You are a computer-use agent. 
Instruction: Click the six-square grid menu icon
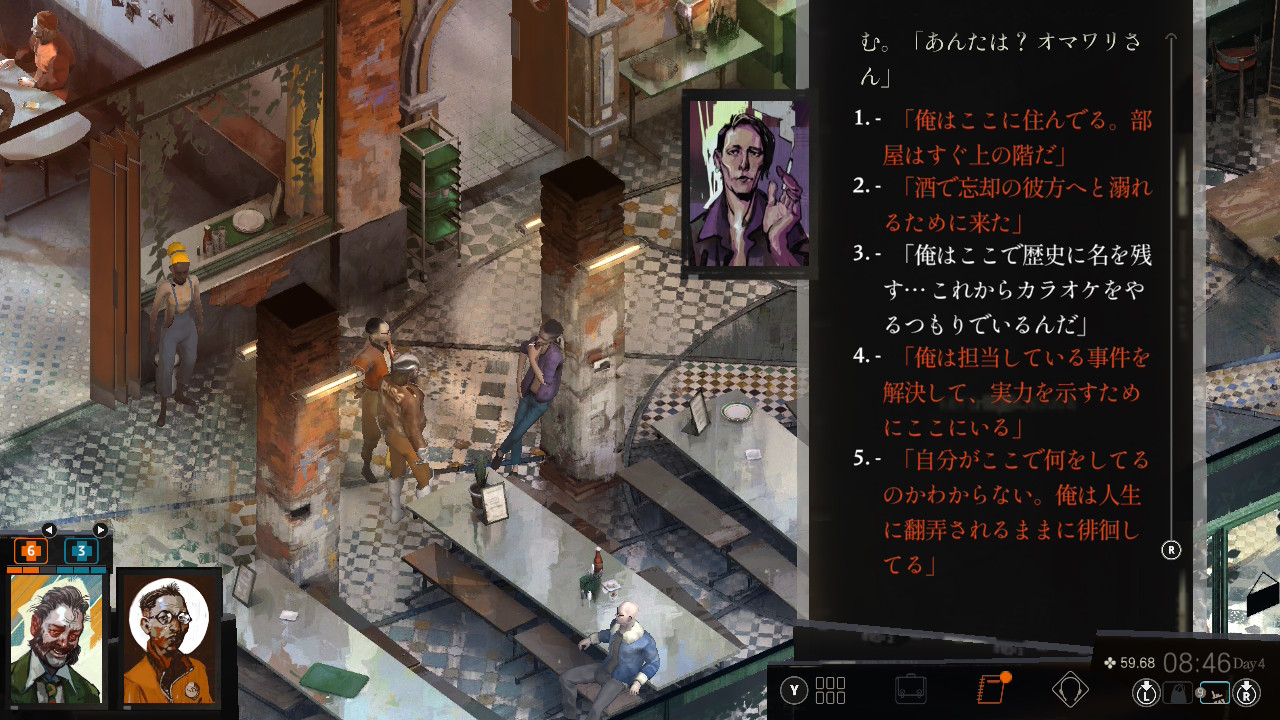pos(830,690)
